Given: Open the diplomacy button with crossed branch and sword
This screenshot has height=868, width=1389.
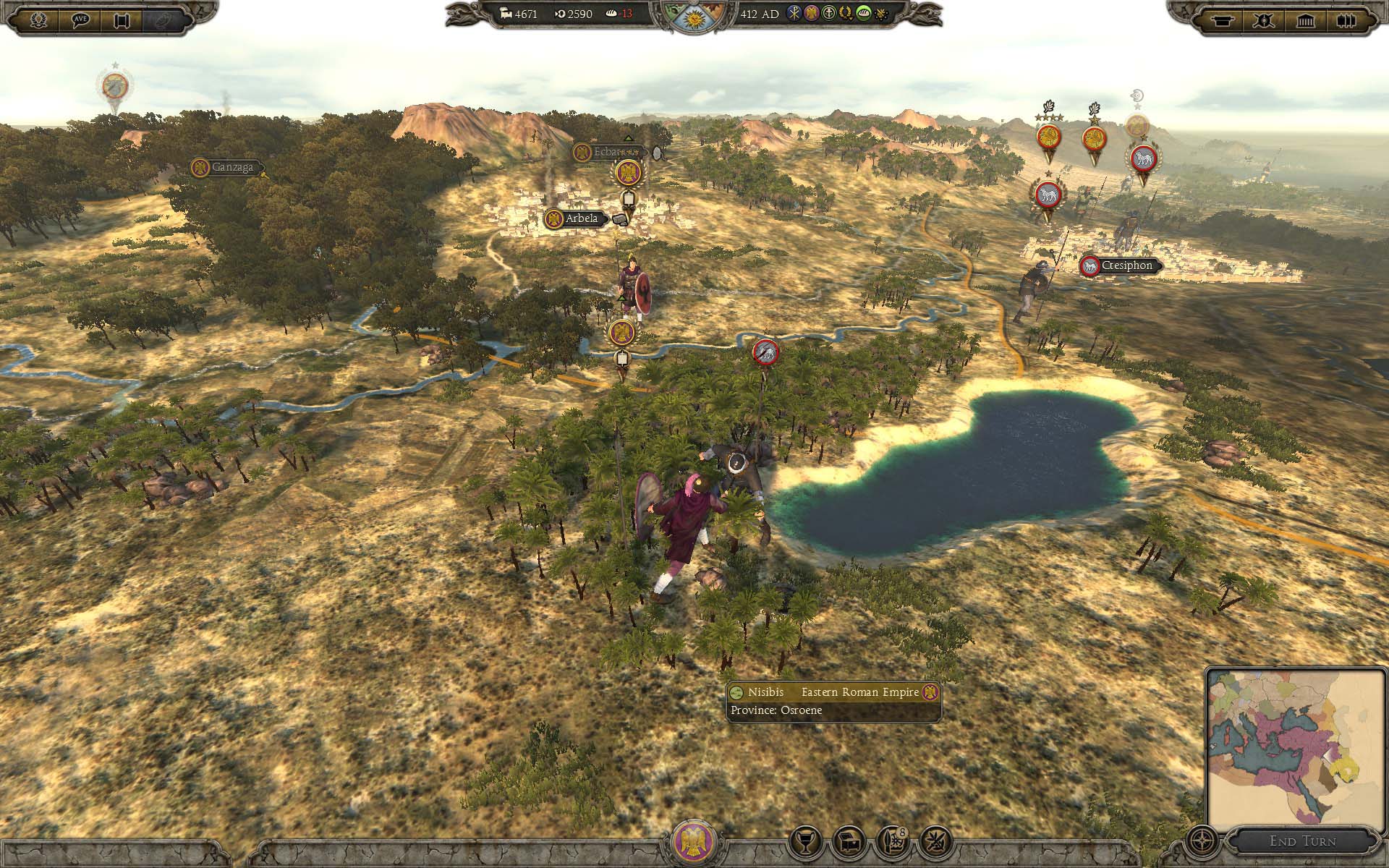Looking at the screenshot, I should 936,841.
